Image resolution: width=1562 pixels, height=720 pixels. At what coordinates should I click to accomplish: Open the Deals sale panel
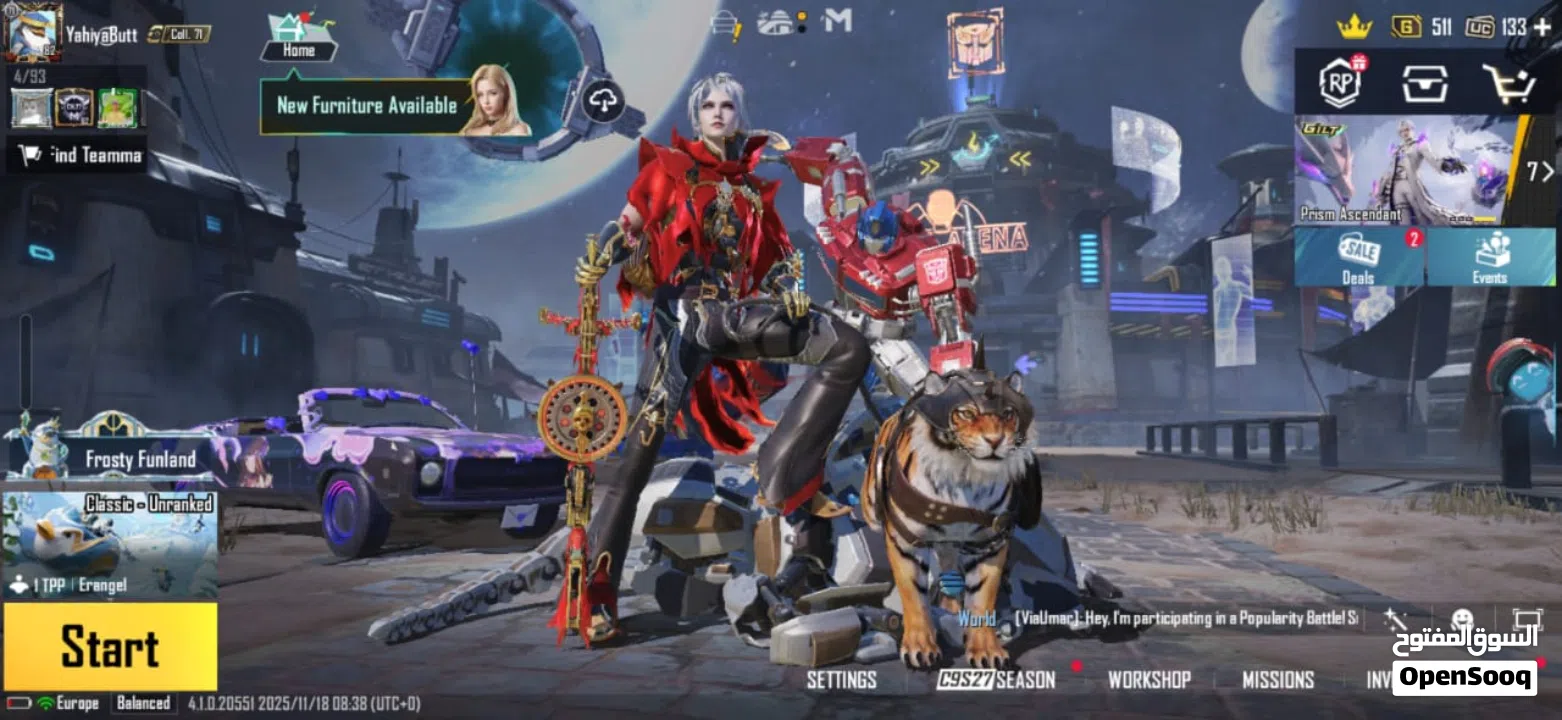click(x=1358, y=257)
